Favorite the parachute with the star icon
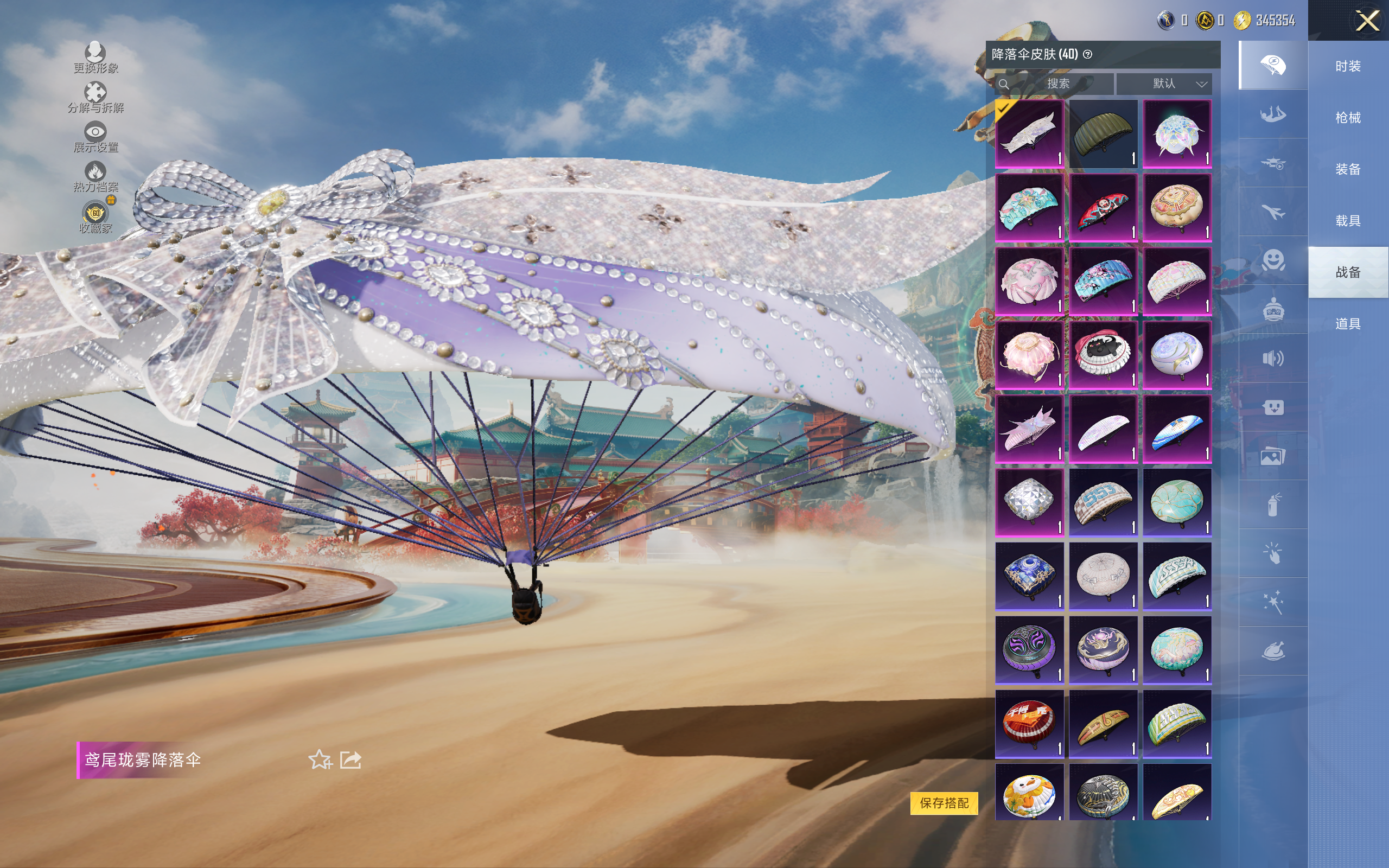This screenshot has width=1389, height=868. click(x=320, y=760)
